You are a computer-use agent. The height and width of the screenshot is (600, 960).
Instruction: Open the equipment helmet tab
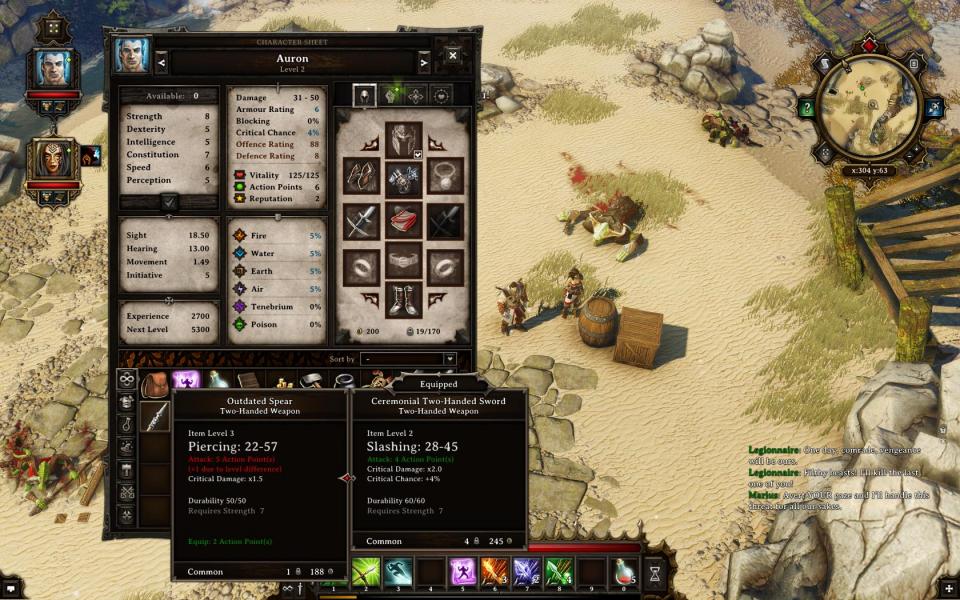click(365, 95)
